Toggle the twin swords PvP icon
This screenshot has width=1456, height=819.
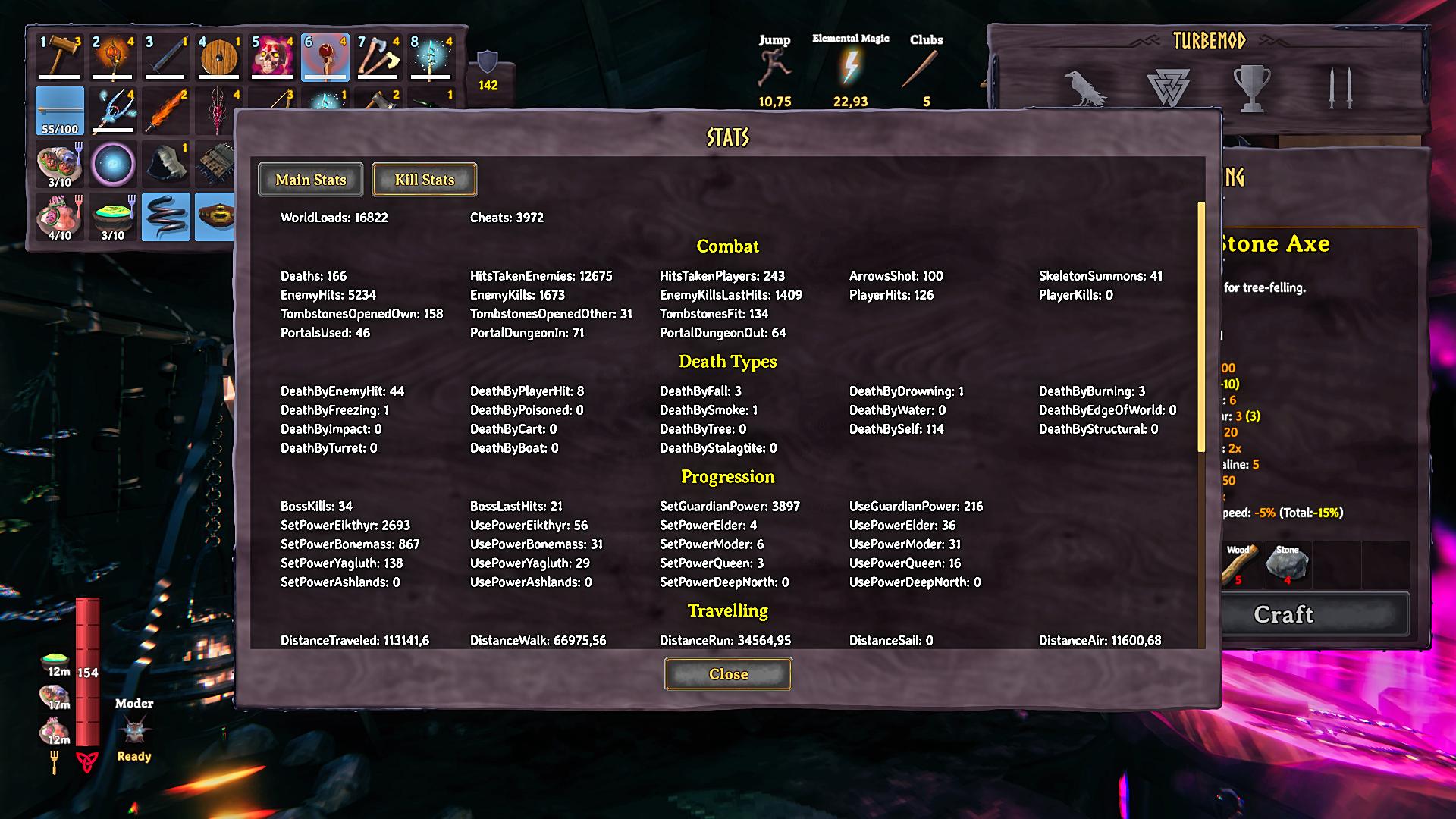(x=1339, y=88)
